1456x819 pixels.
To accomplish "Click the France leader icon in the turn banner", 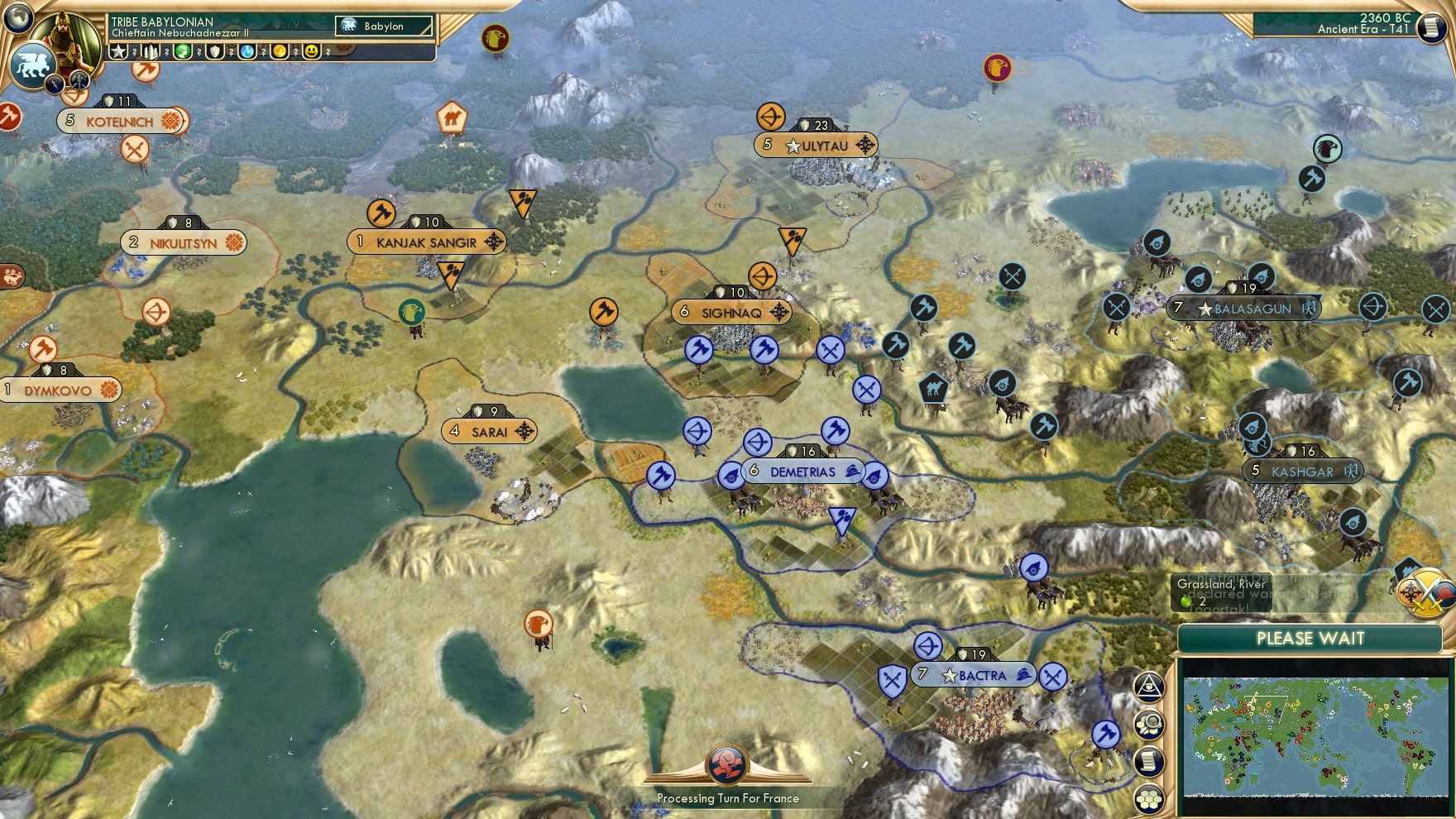I will 726,765.
